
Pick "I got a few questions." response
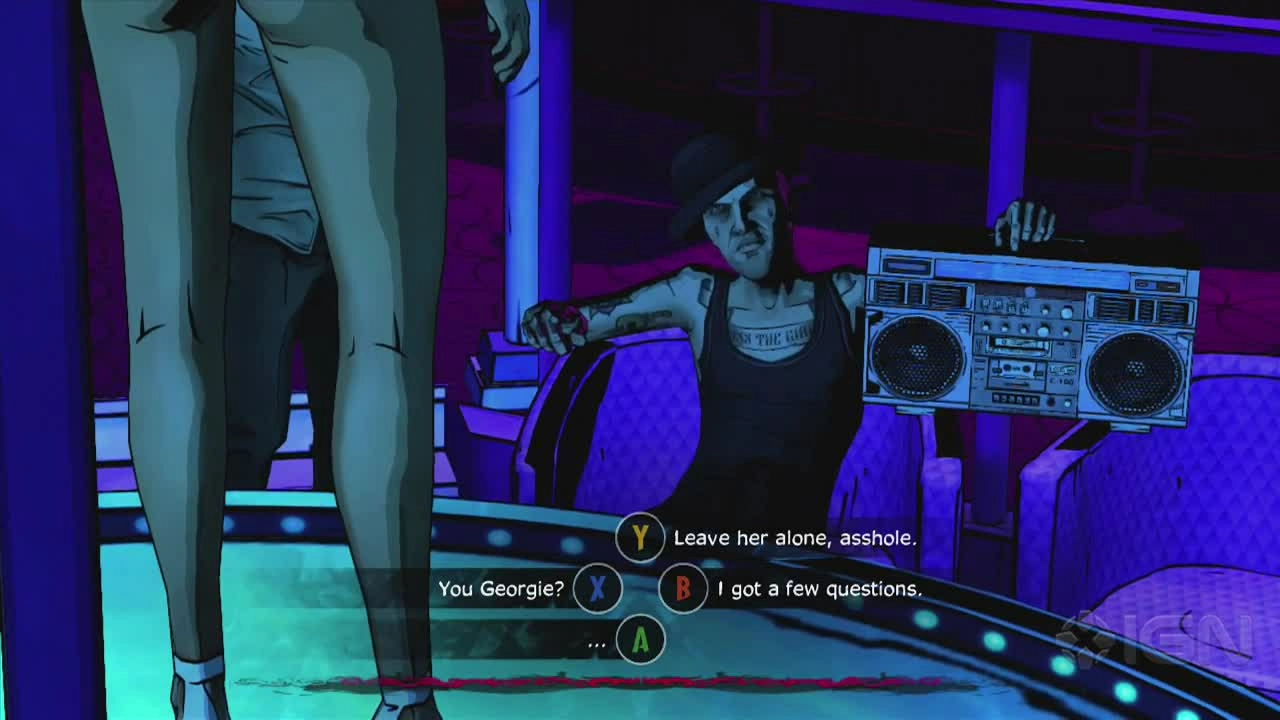819,589
